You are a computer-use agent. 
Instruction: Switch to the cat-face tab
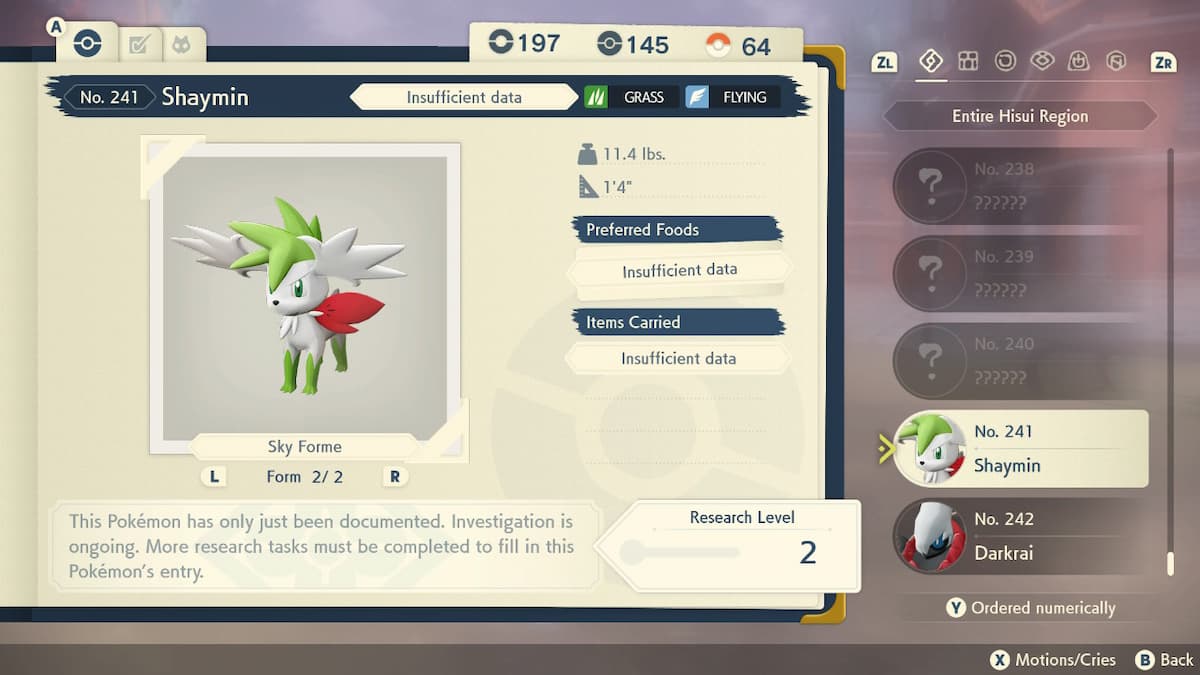[183, 45]
